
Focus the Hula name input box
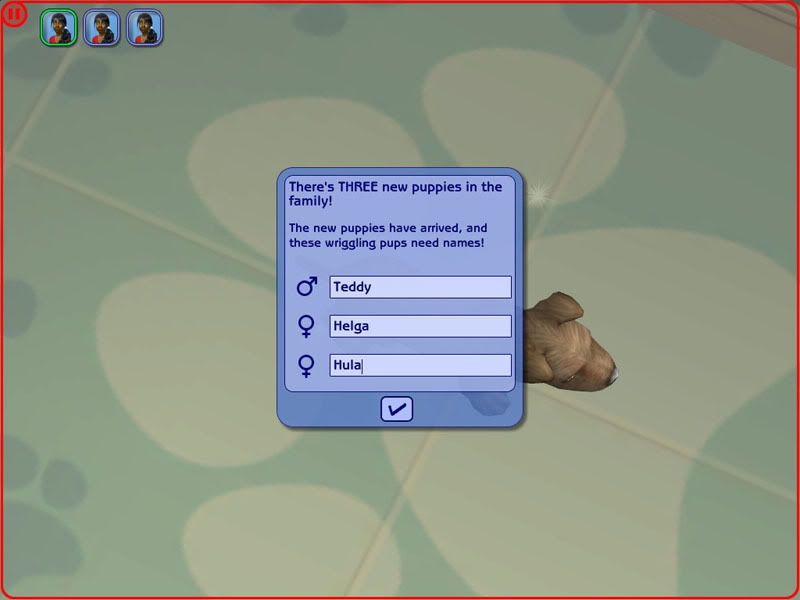(420, 365)
